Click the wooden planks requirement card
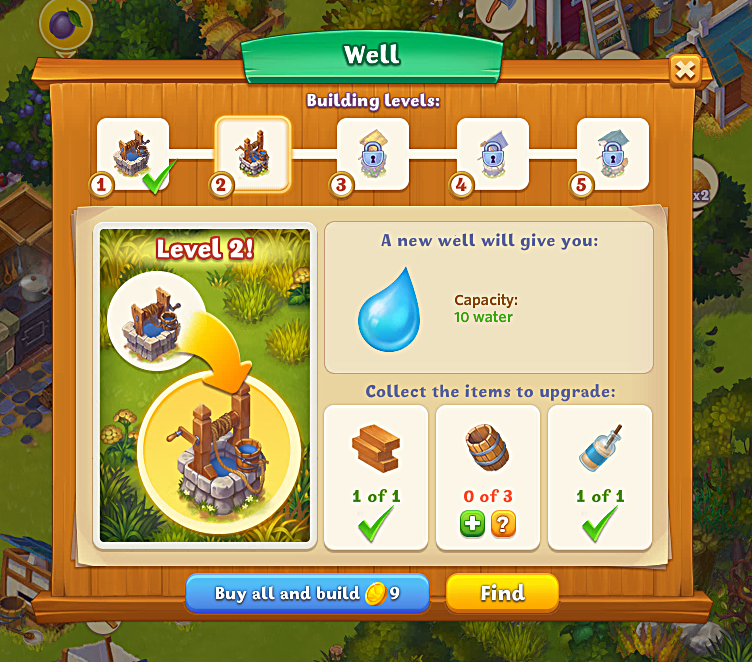 pos(376,476)
